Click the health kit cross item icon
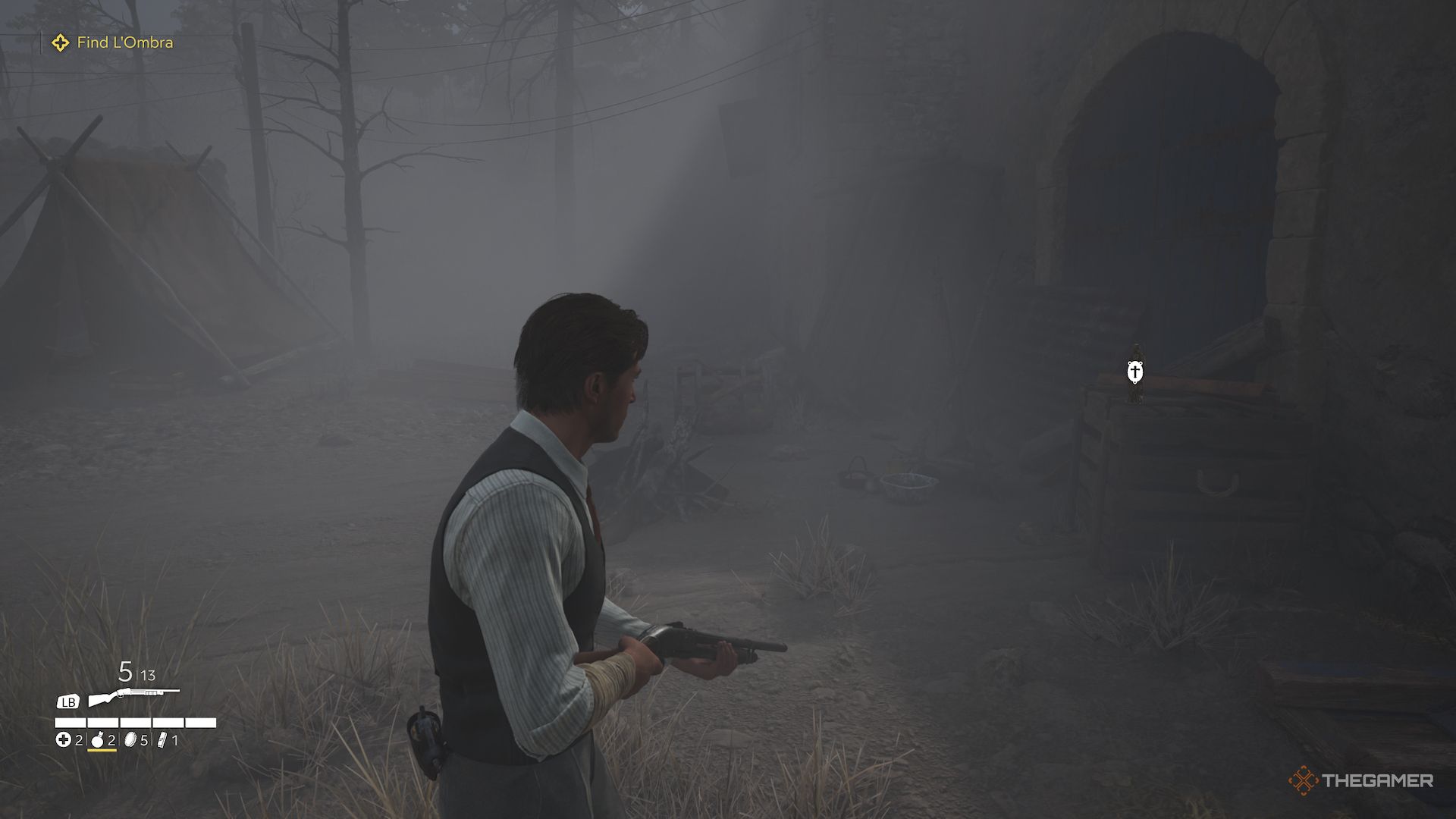This screenshot has width=1456, height=819. click(64, 740)
